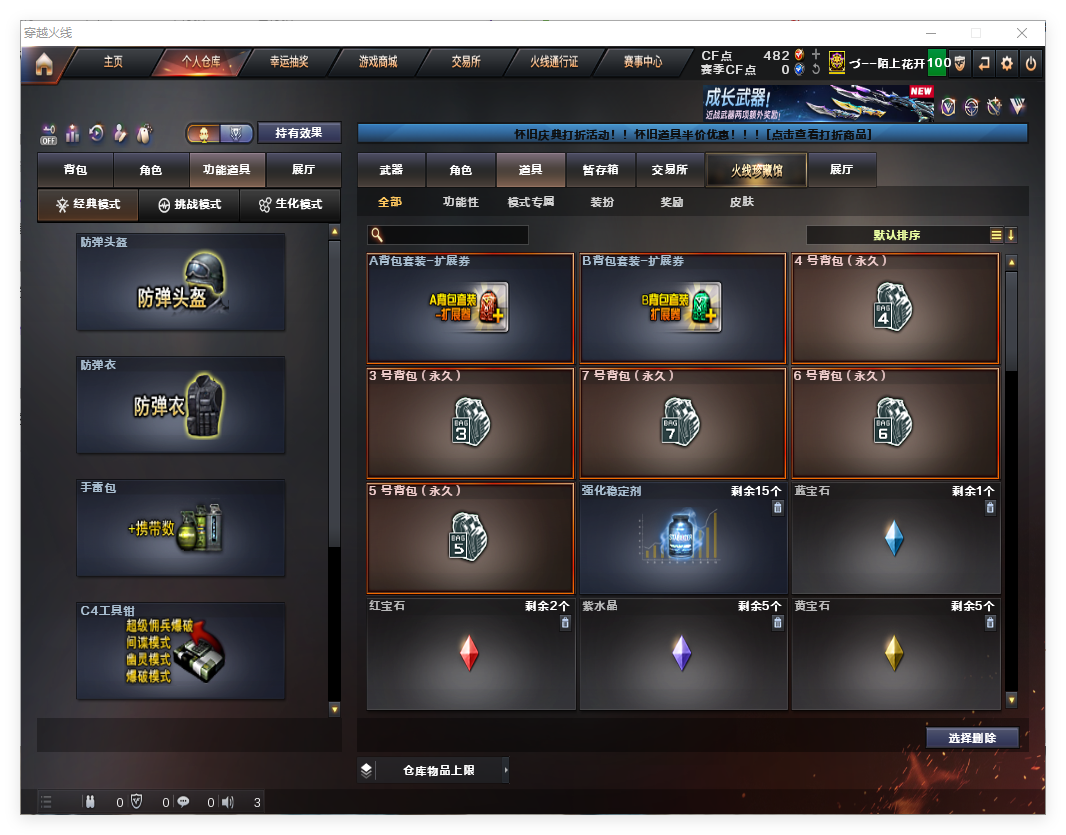The image size is (1066, 835).
Task: Open the 默认排序 sort dropdown
Action: [x=897, y=235]
